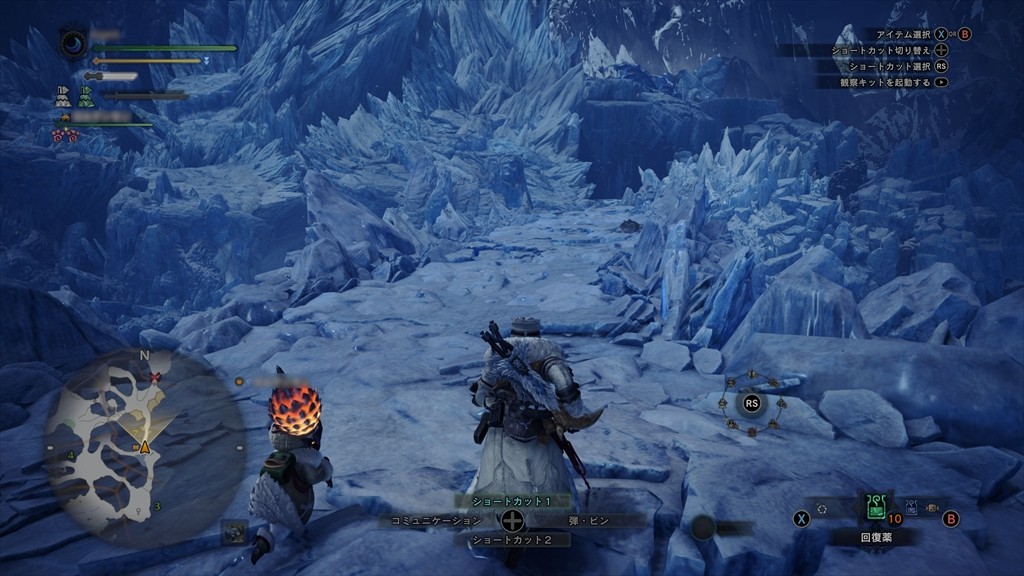Click area number 4 on the minimap
This screenshot has height=576, width=1024.
point(70,456)
